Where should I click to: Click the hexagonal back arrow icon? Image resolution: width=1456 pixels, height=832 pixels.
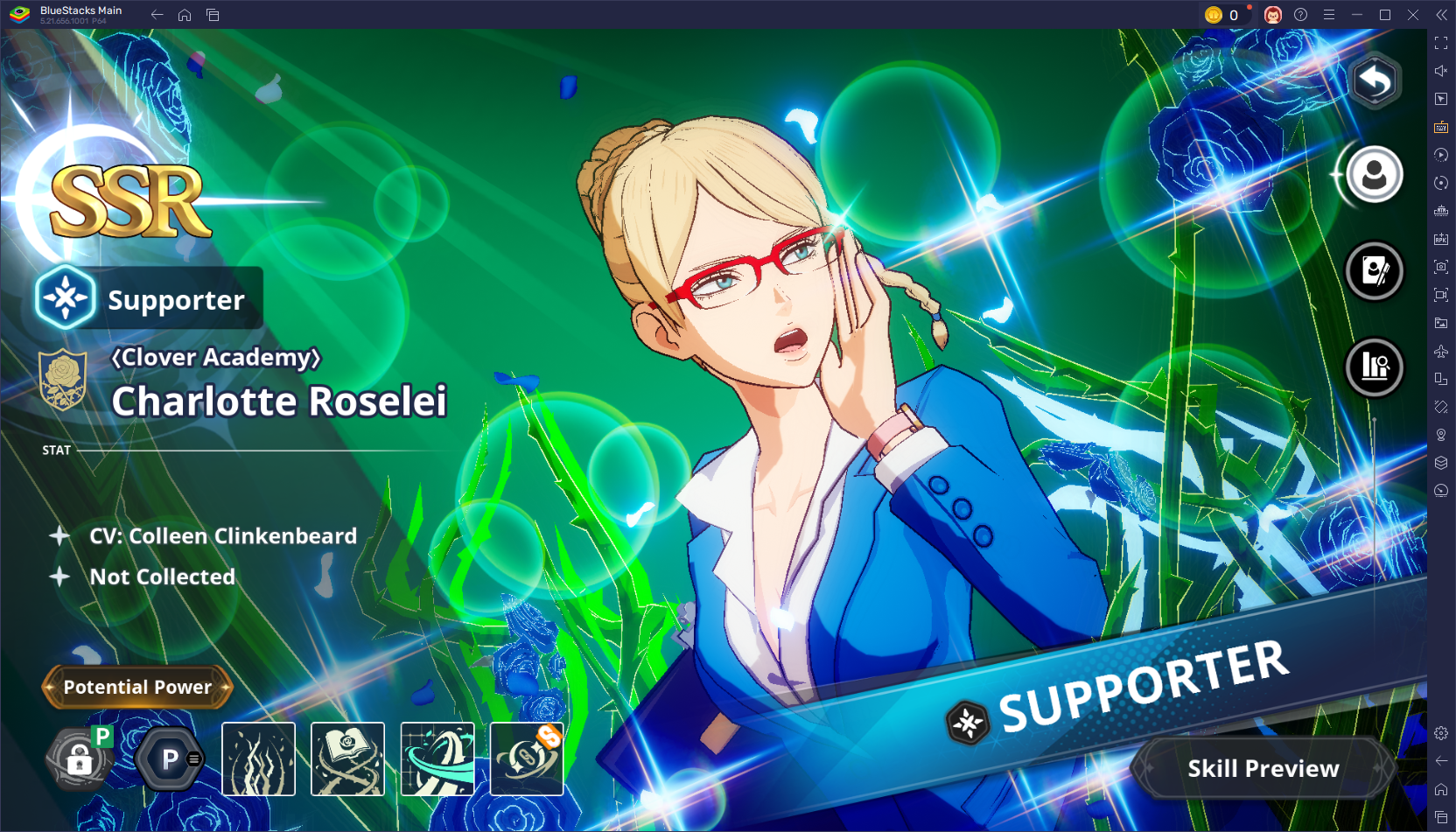coord(1374,80)
